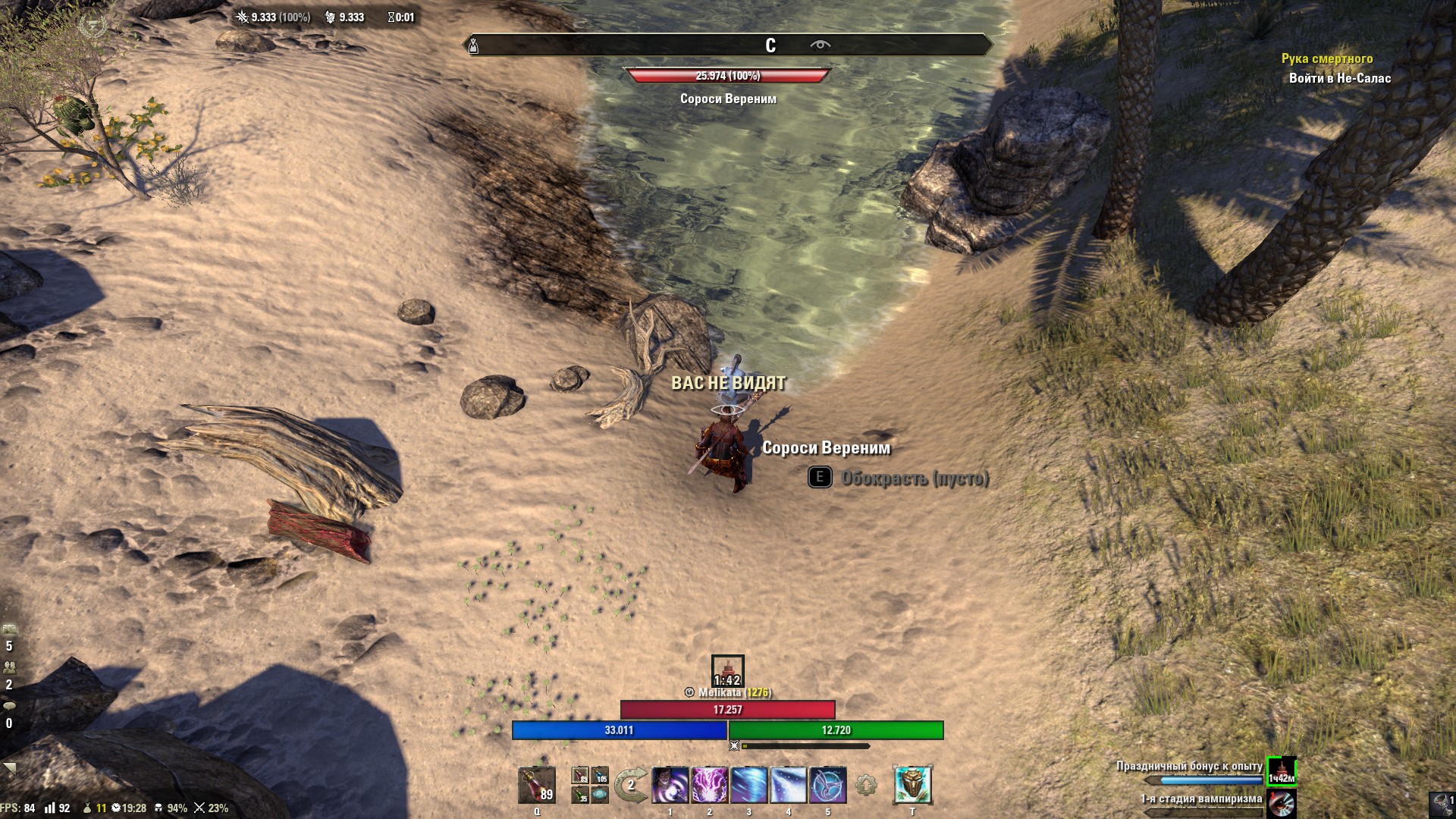This screenshot has height=819, width=1456.
Task: Click the laurel wreath icon in top-left
Action: click(x=93, y=24)
